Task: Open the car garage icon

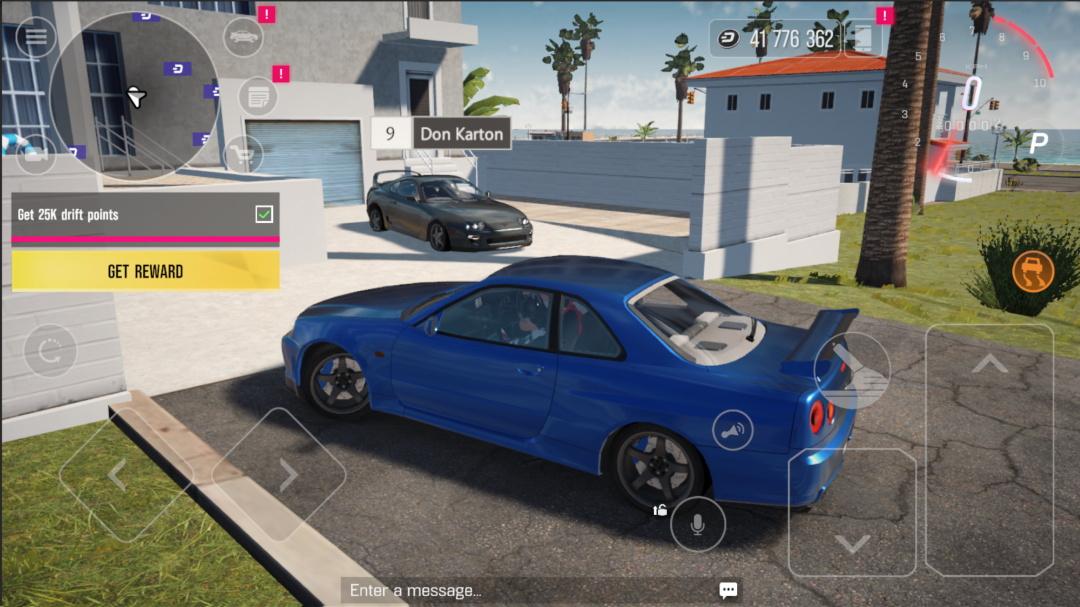Action: coord(243,37)
